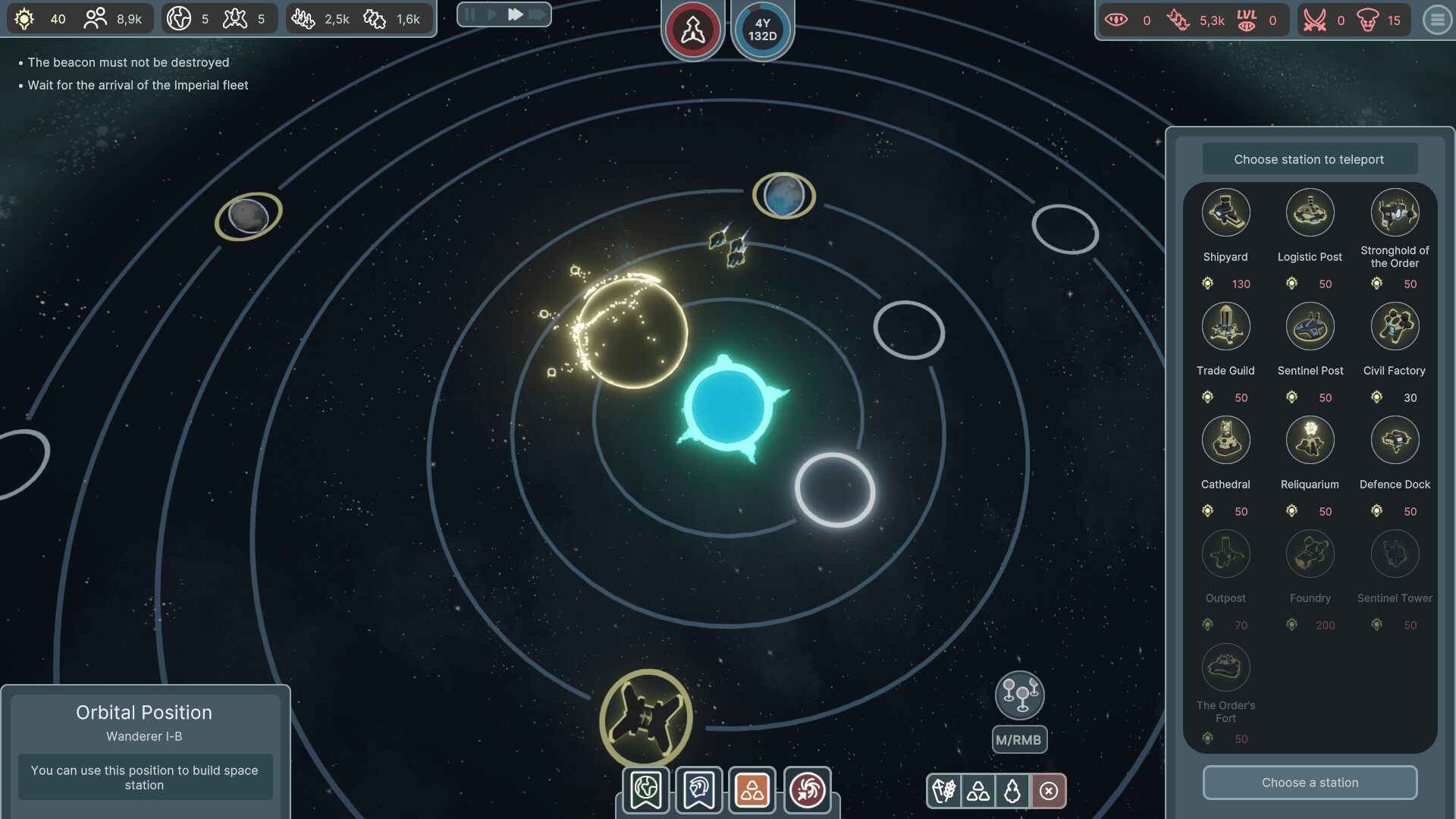Open the hamburger main menu
Image resolution: width=1456 pixels, height=819 pixels.
(x=1437, y=20)
